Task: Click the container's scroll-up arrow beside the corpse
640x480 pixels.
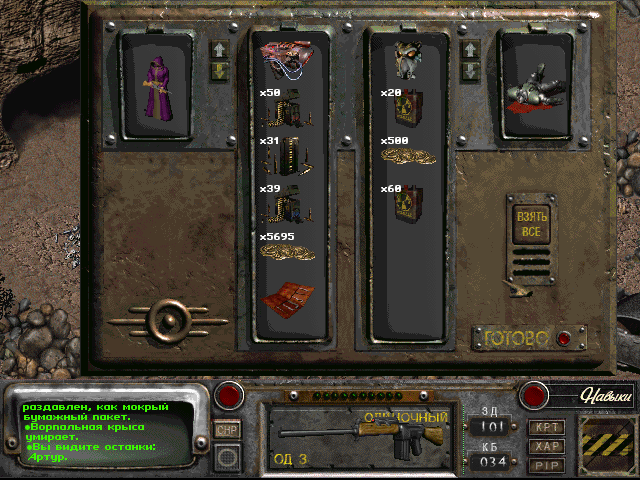Action: point(467,50)
